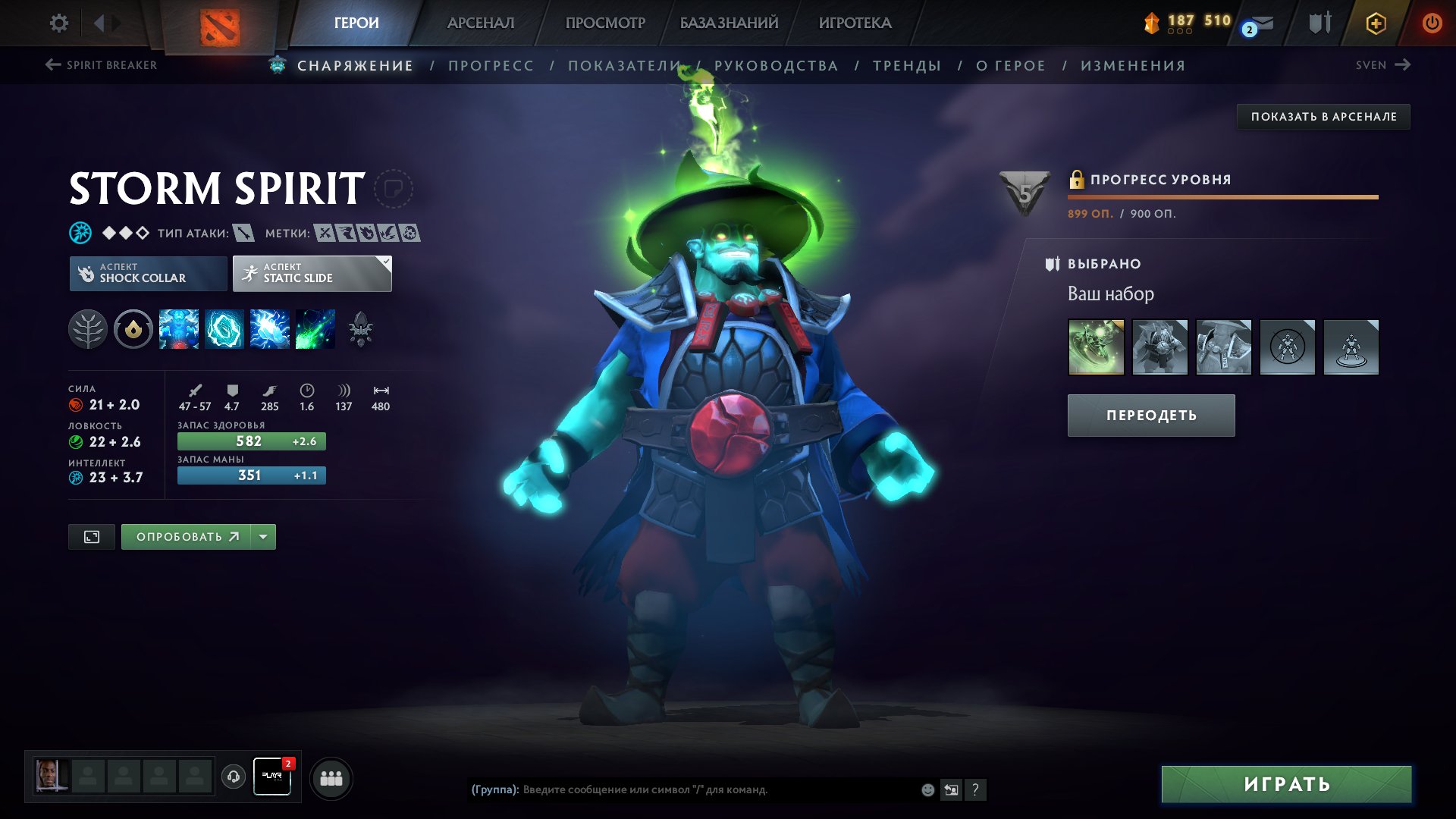Image resolution: width=1456 pixels, height=819 pixels.
Task: Select the Static Remnant ability icon
Action: click(179, 329)
